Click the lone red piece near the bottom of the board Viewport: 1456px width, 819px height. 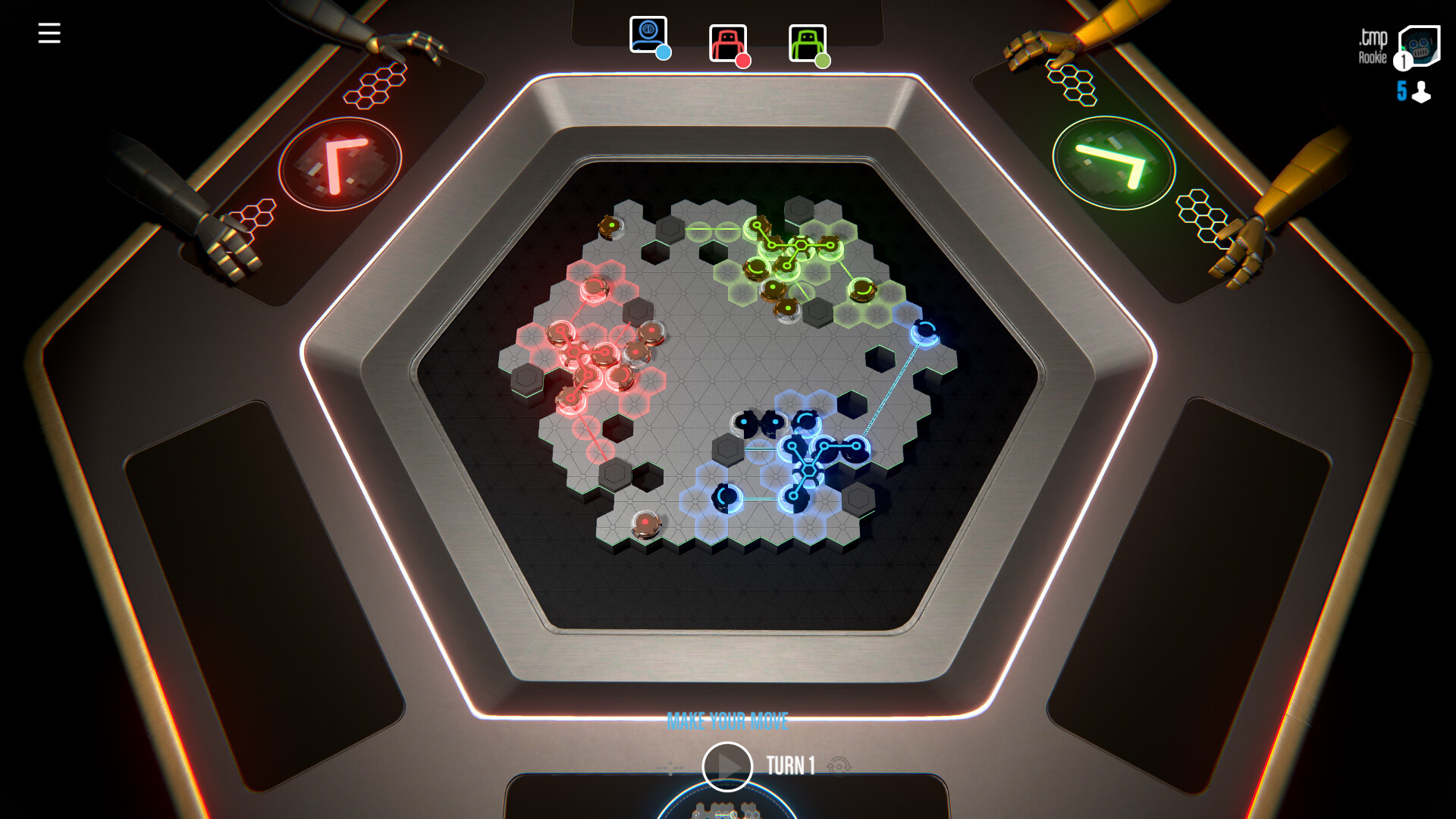645,524
